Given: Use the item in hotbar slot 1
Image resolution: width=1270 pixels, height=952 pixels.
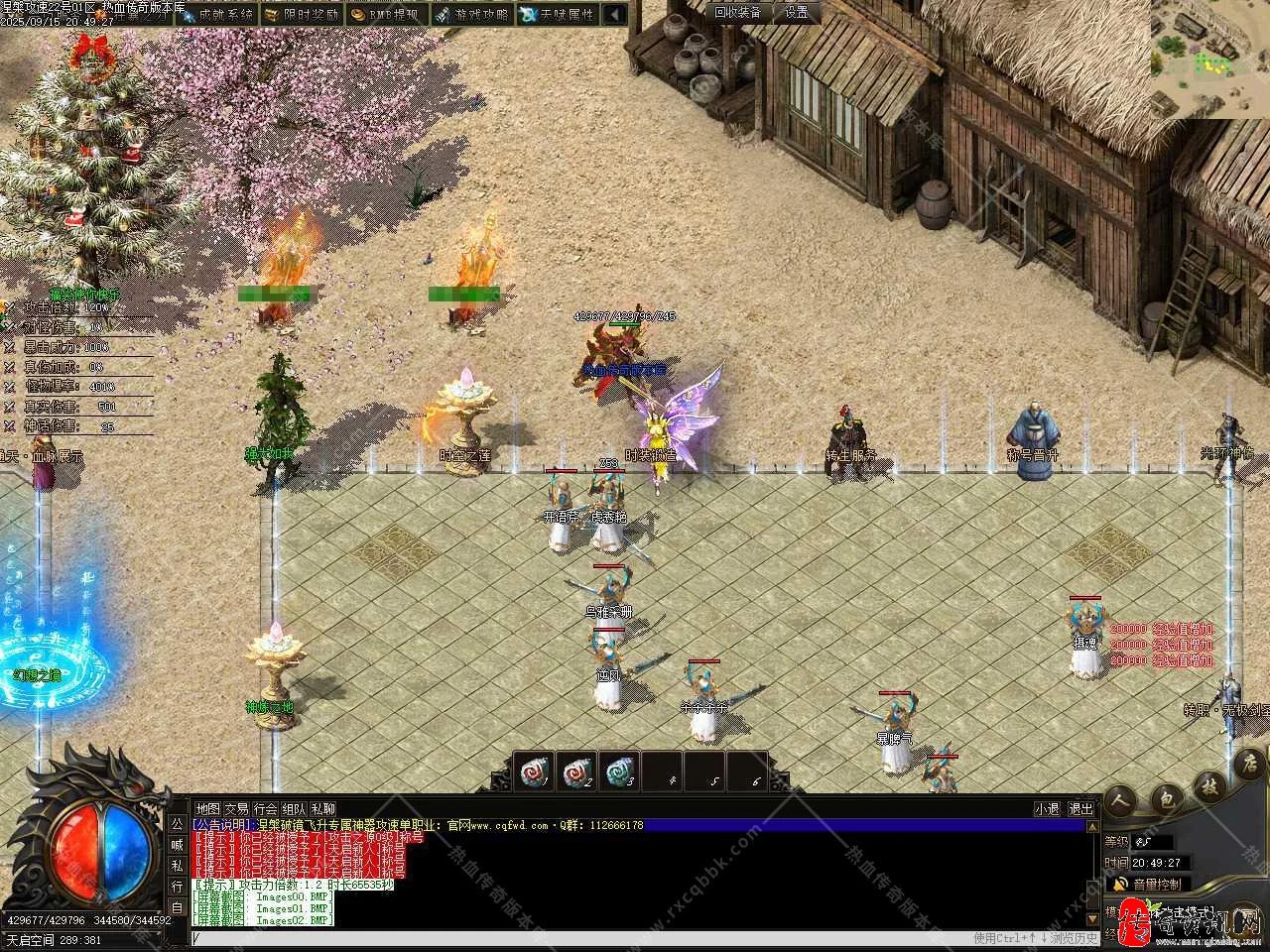Looking at the screenshot, I should point(535,771).
